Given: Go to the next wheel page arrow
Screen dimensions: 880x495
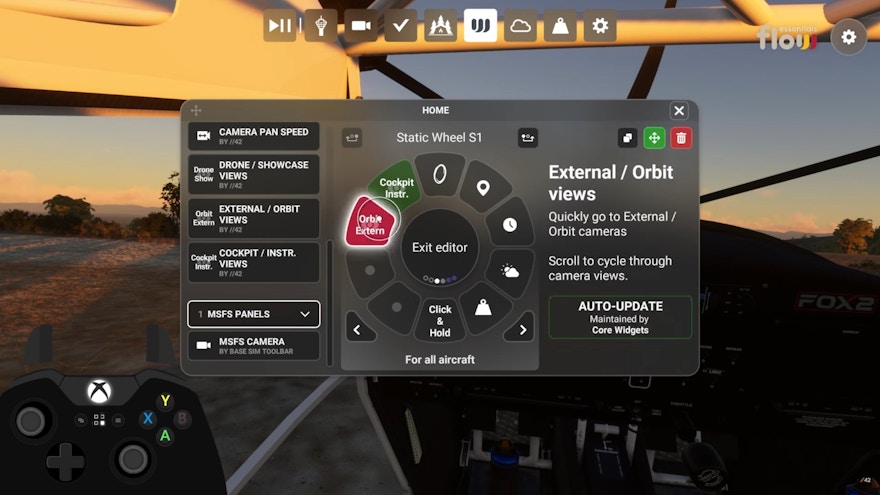Looking at the screenshot, I should pyautogui.click(x=518, y=329).
